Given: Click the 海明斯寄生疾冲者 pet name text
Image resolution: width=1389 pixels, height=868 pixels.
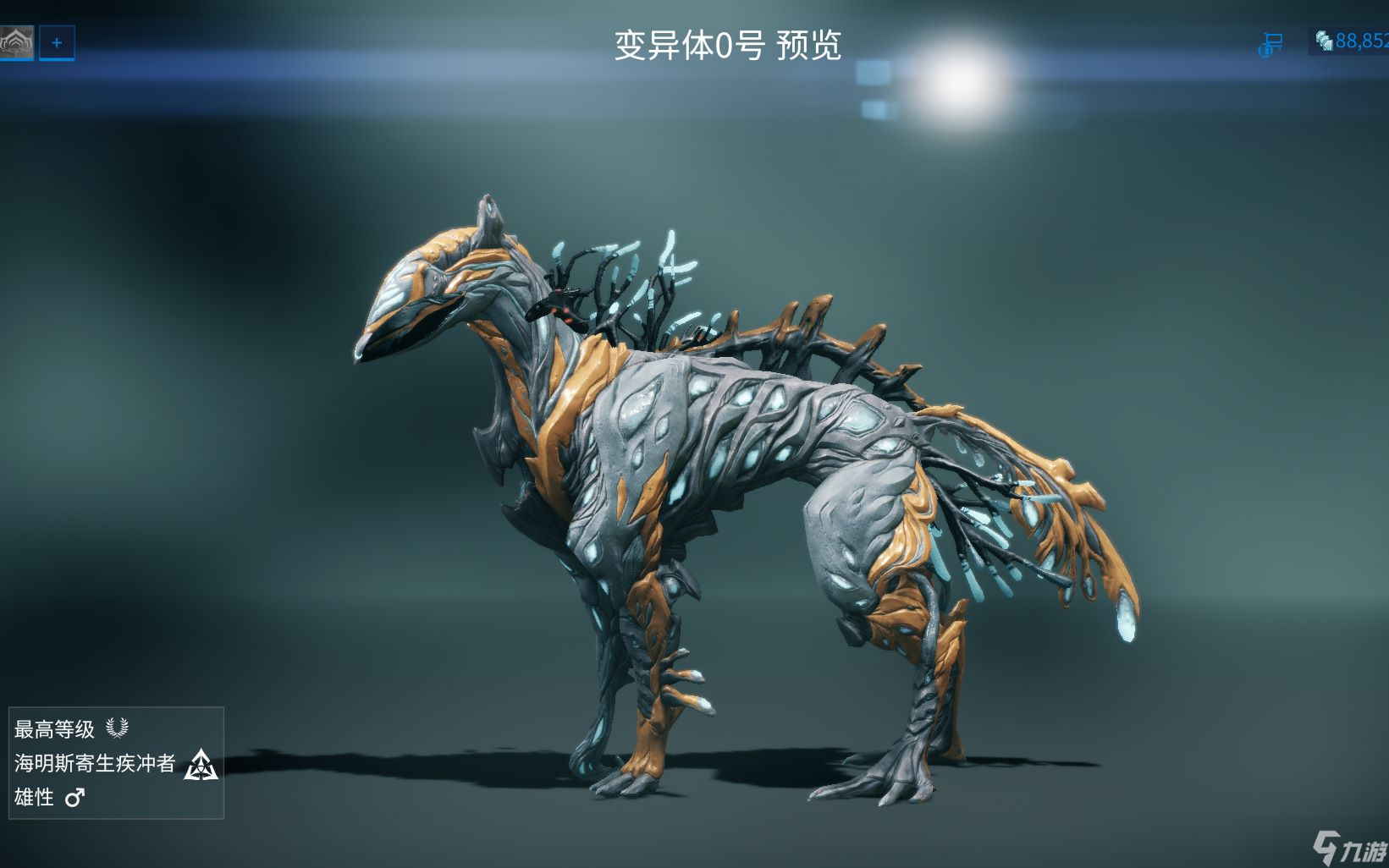Looking at the screenshot, I should click(x=96, y=766).
